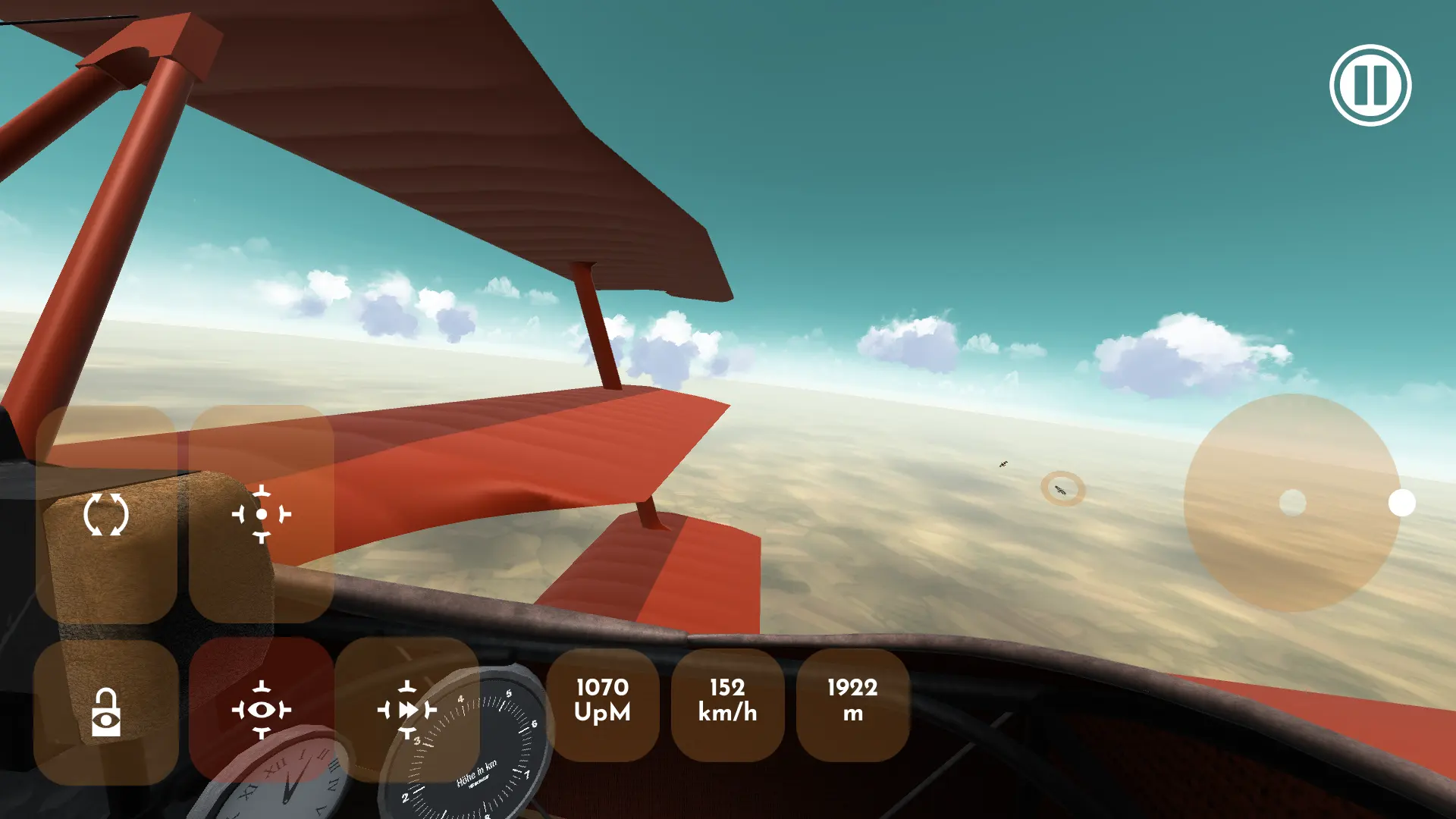The image size is (1456, 819).
Task: Toggle the camera orientation reset control
Action: tap(106, 513)
